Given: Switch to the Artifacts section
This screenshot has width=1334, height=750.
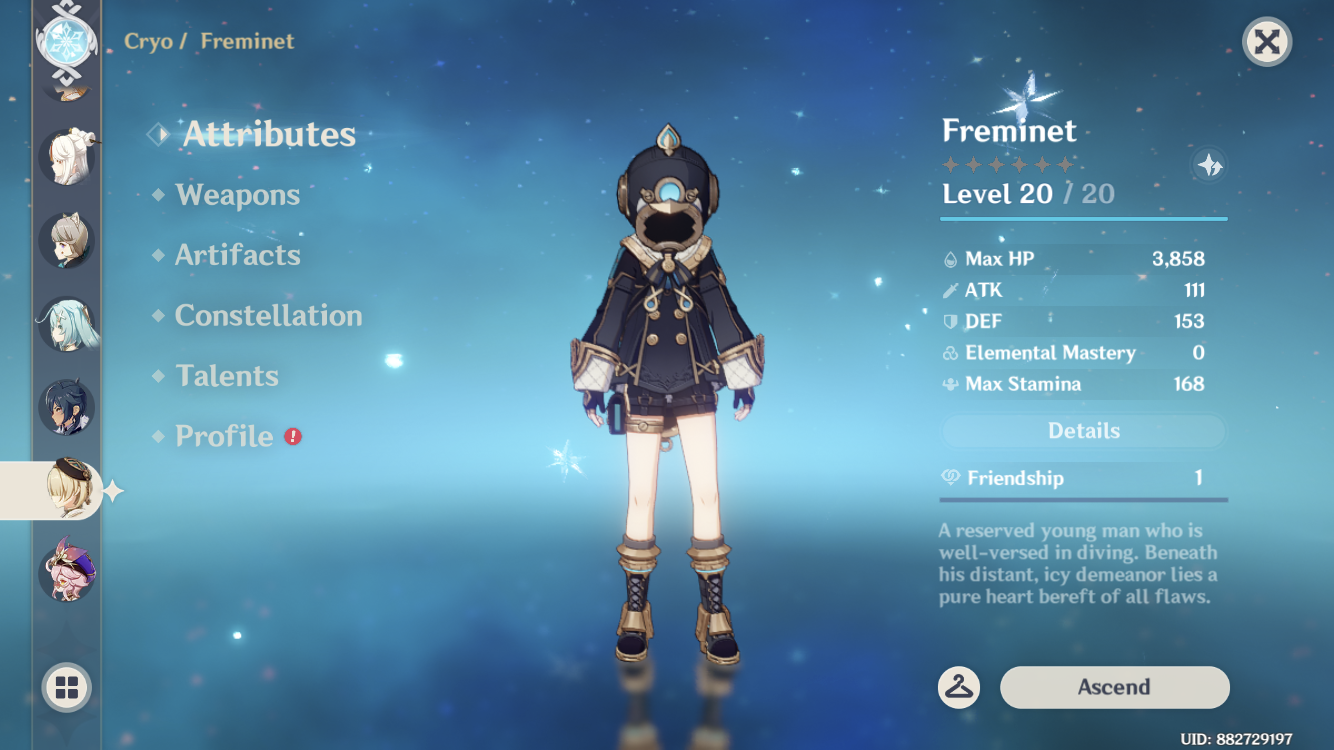Looking at the screenshot, I should point(238,255).
